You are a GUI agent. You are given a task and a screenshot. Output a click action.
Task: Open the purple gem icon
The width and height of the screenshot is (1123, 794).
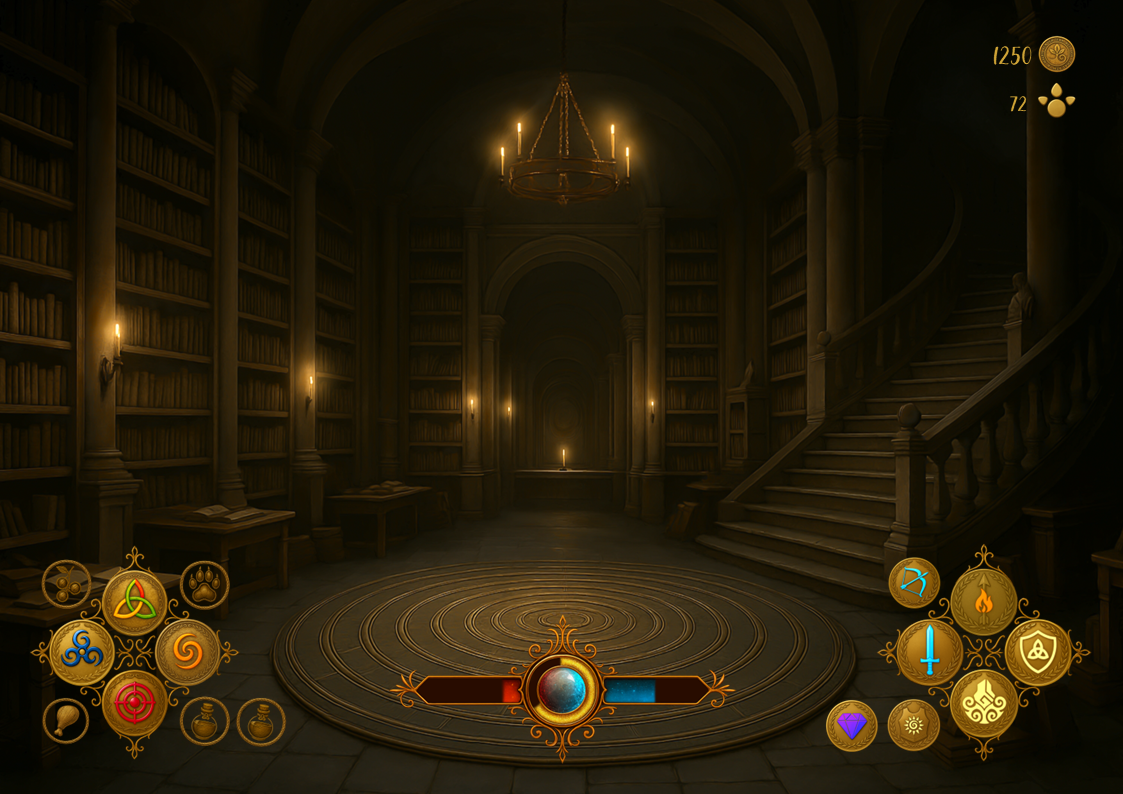[851, 725]
